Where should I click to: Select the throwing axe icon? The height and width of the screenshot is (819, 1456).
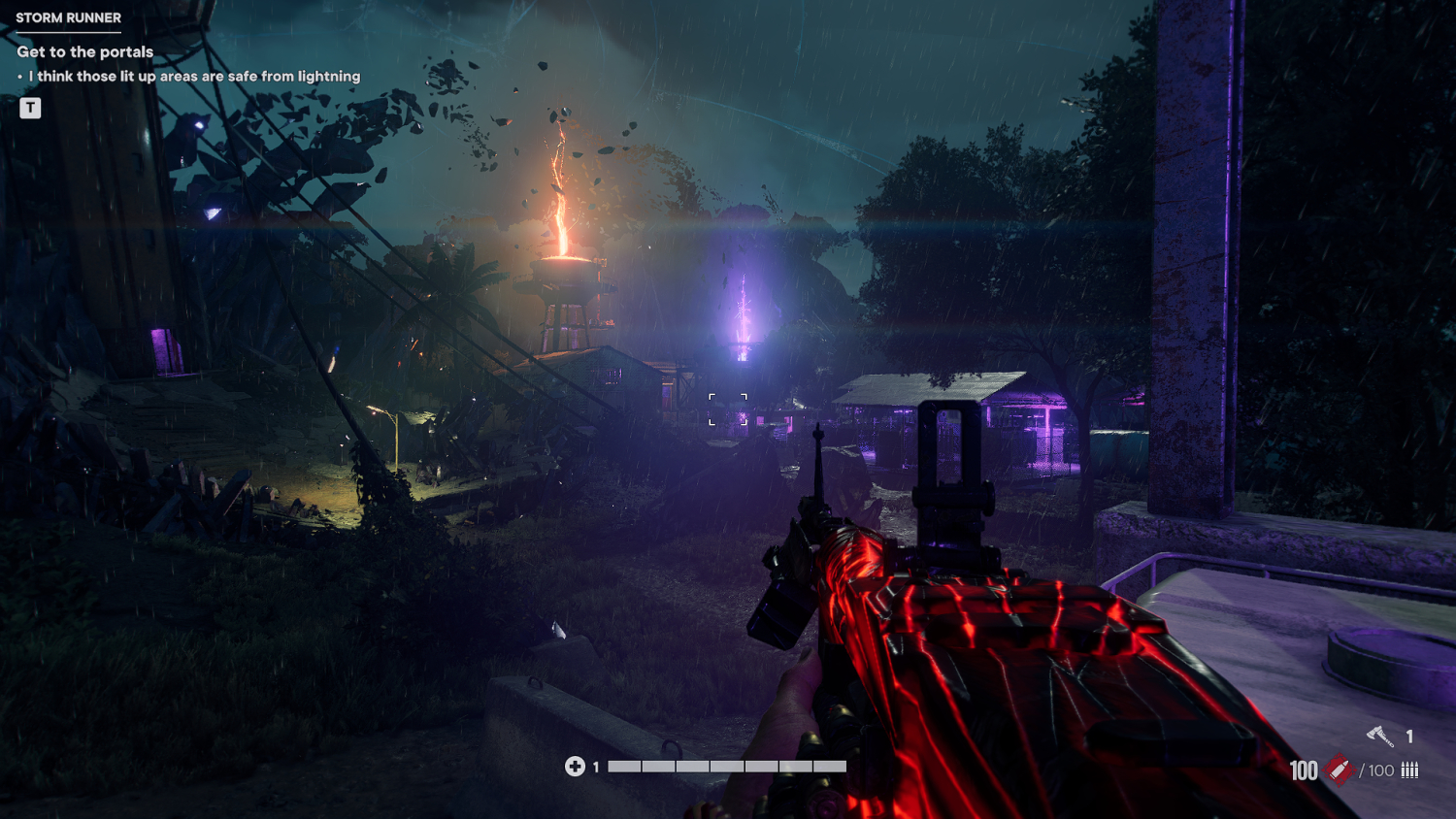click(1380, 737)
